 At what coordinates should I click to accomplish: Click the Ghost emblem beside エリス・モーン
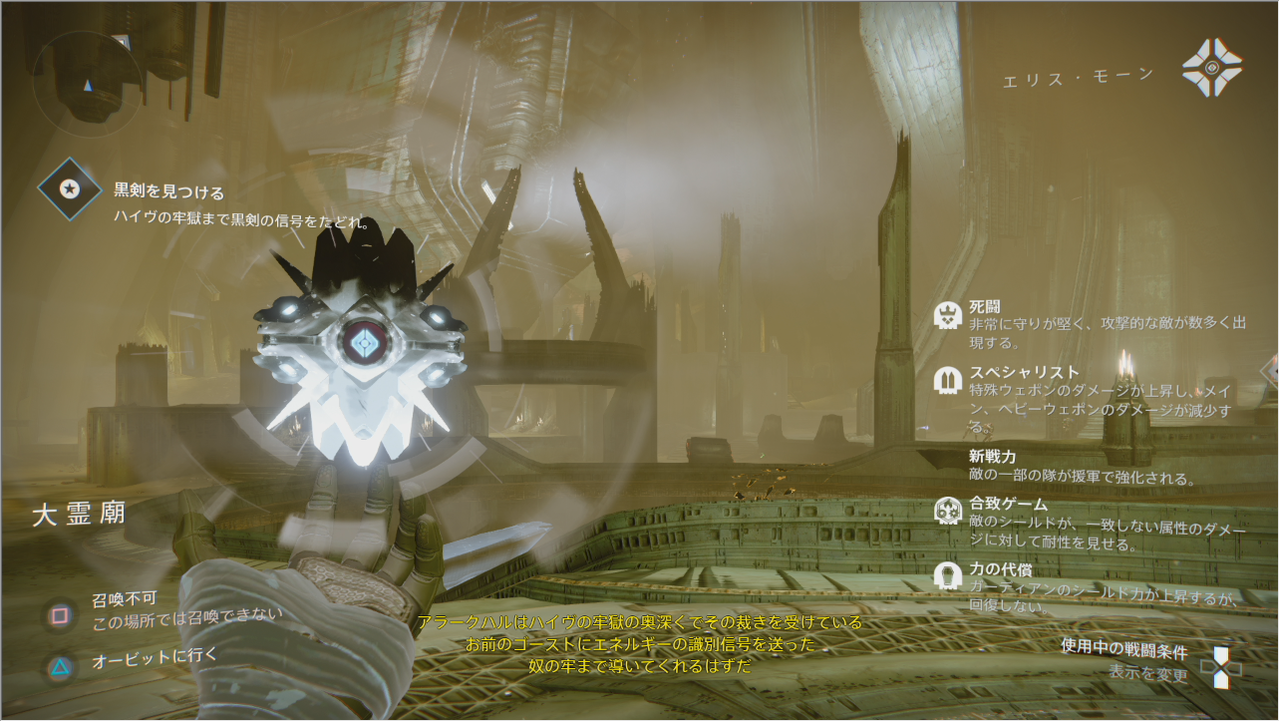point(1212,68)
